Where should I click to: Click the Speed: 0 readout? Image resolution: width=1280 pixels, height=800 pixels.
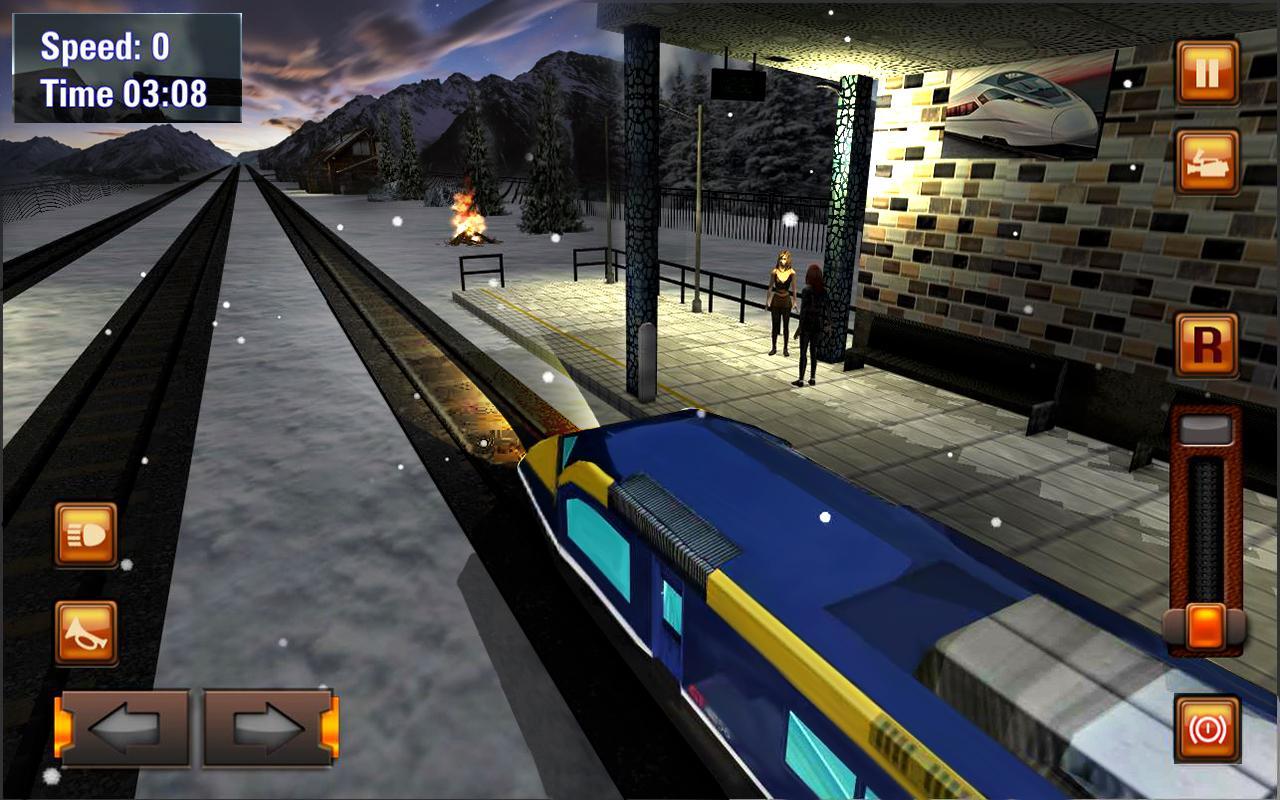pos(107,47)
